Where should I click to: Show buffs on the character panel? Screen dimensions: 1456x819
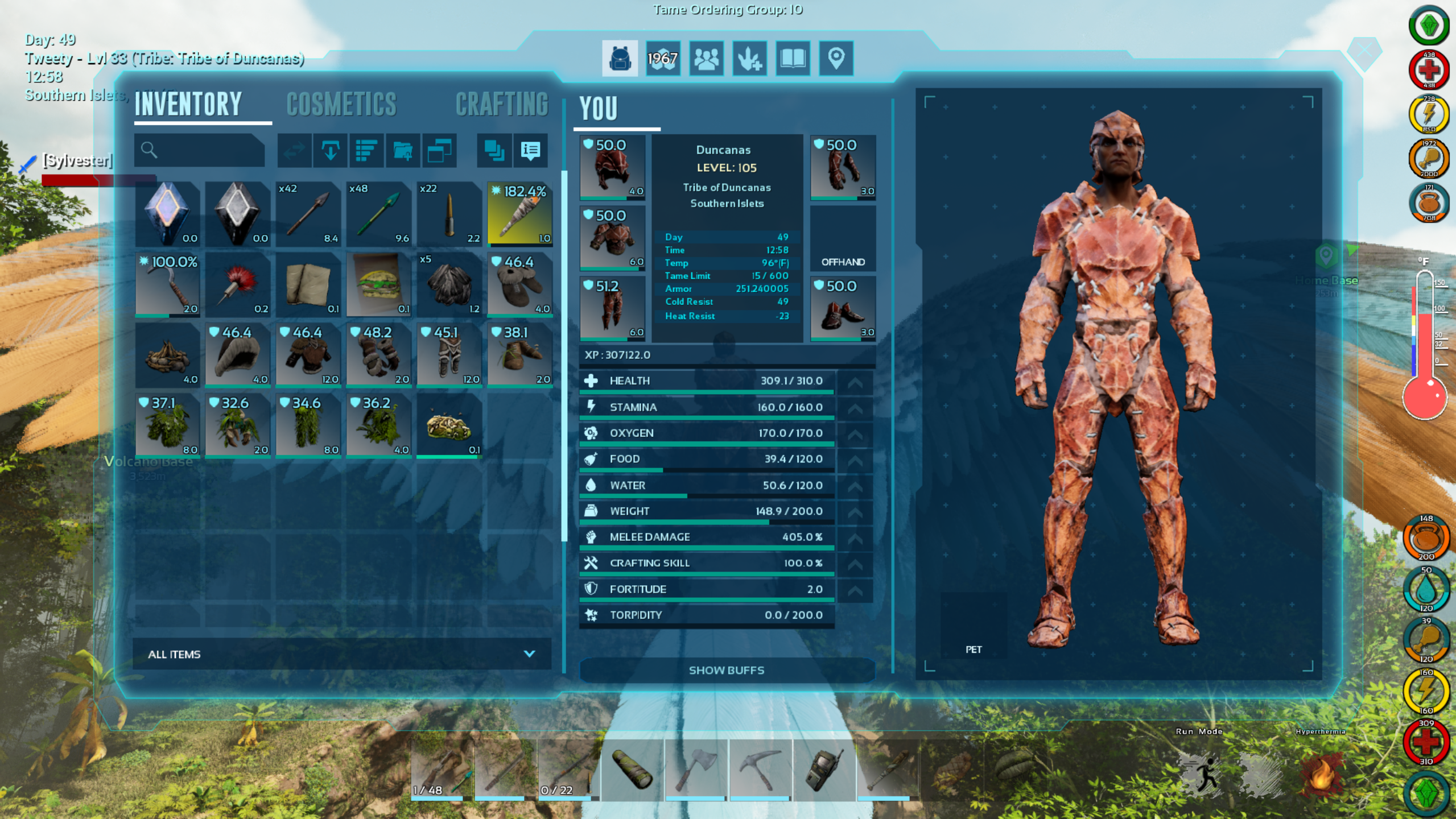(x=726, y=671)
